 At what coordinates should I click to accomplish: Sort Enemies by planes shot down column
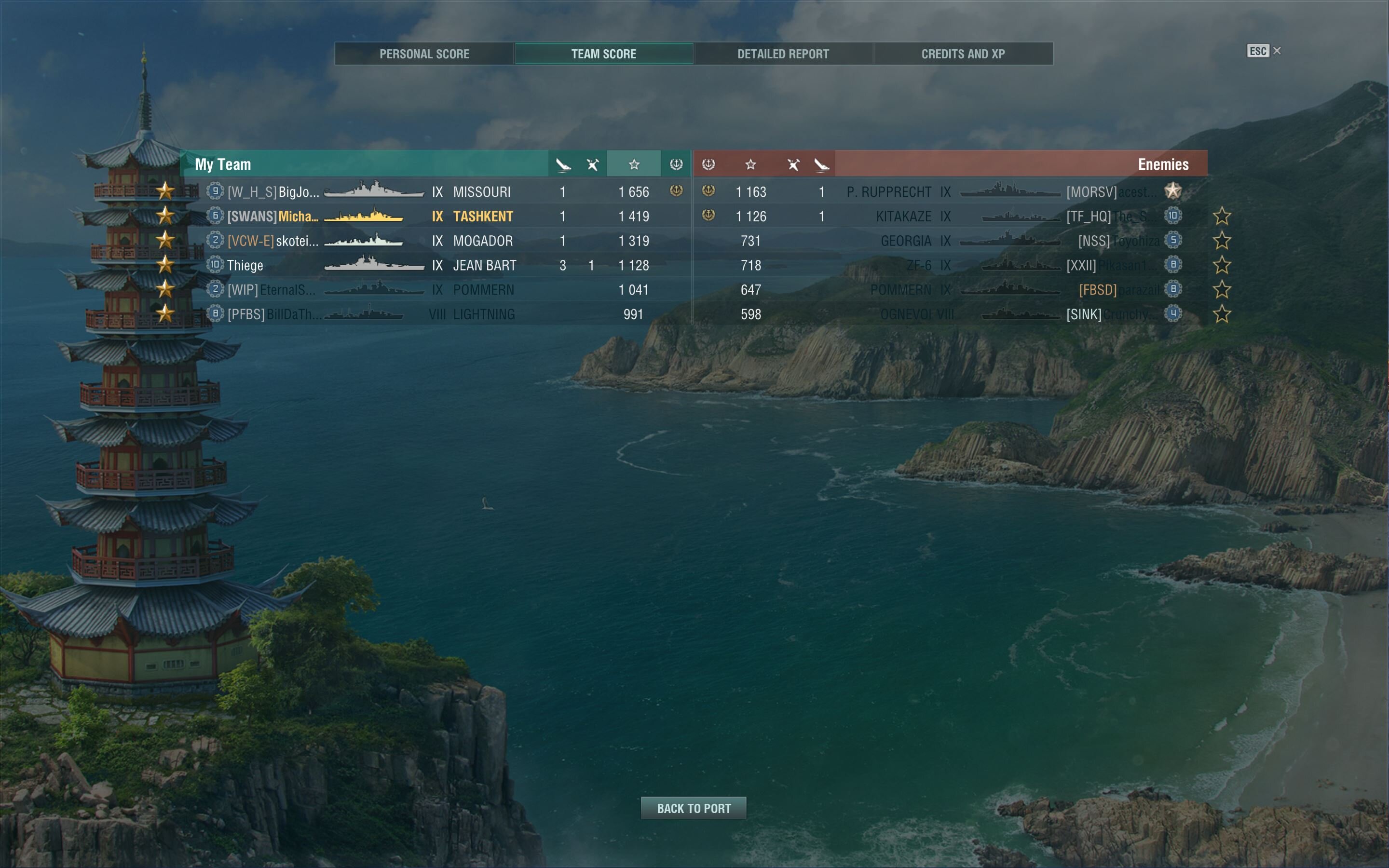point(793,165)
